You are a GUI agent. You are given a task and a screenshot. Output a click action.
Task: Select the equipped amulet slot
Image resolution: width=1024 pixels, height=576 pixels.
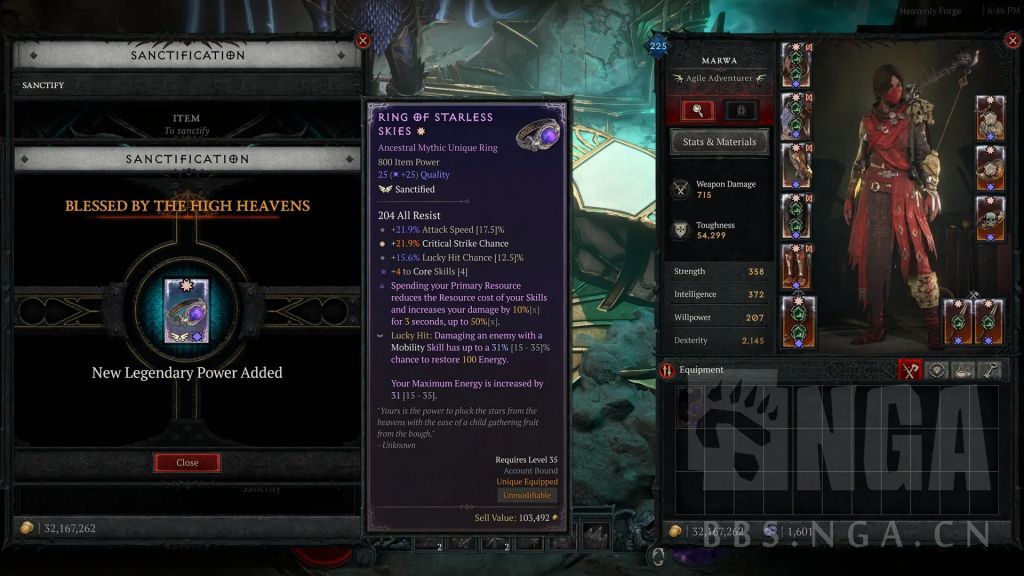pyautogui.click(x=990, y=117)
